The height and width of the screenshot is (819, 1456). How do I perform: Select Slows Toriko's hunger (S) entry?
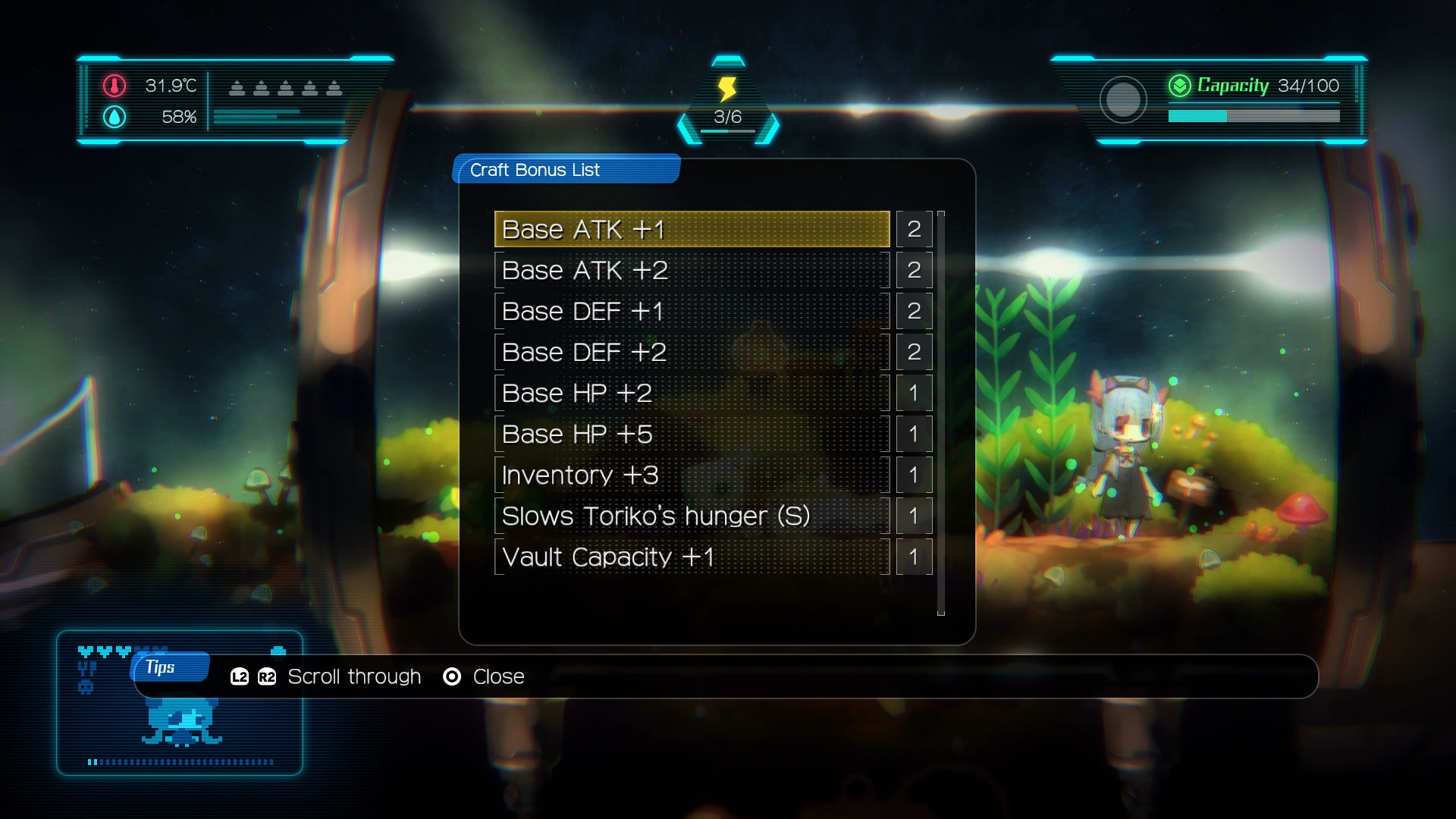[x=692, y=516]
